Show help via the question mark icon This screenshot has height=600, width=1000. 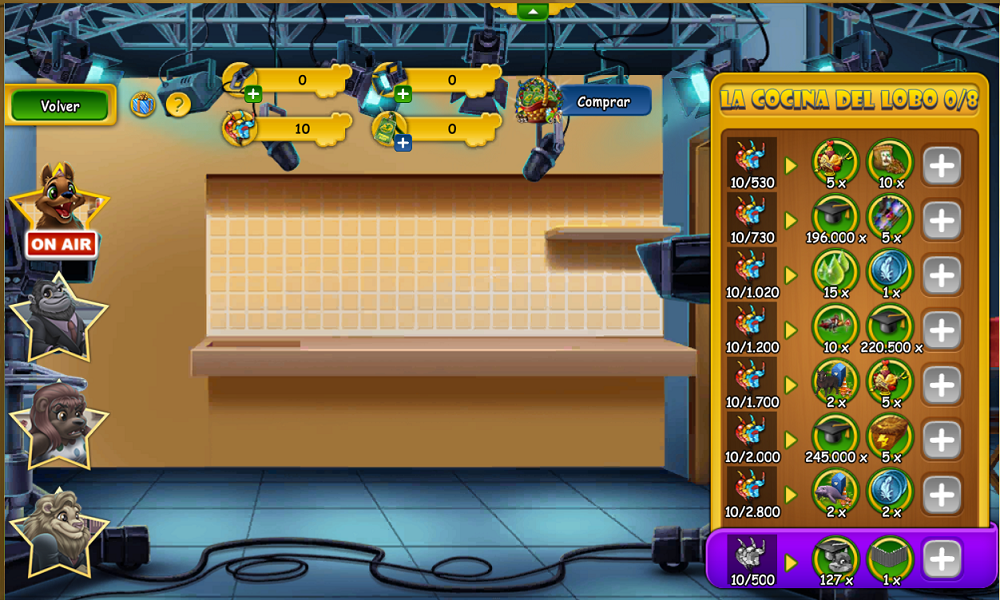click(178, 104)
